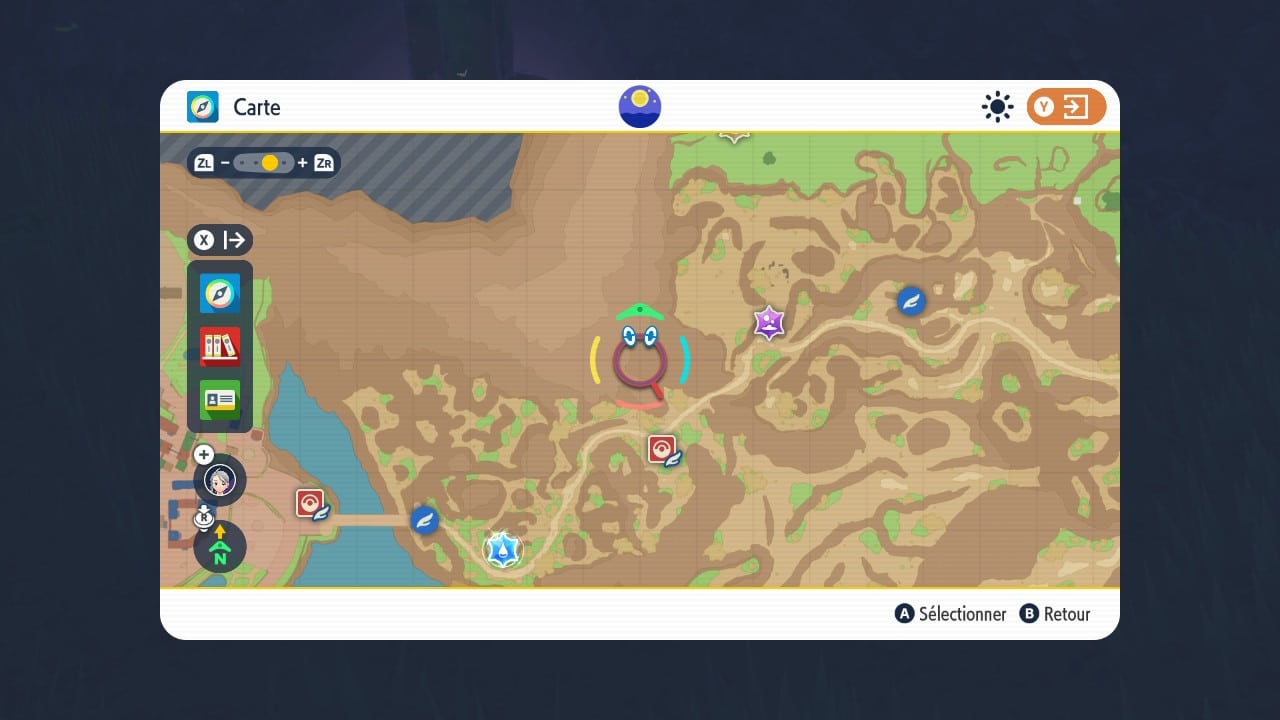Open the Pokédex bookshelf icon
This screenshot has height=720, width=1280.
point(220,347)
